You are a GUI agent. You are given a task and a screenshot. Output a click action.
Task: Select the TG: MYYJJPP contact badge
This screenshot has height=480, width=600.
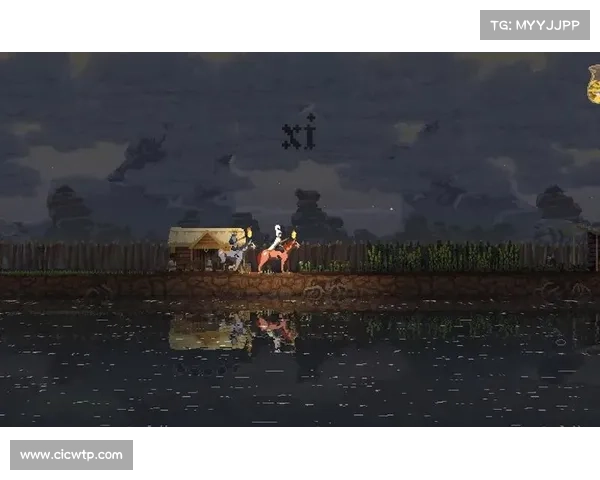click(x=535, y=24)
